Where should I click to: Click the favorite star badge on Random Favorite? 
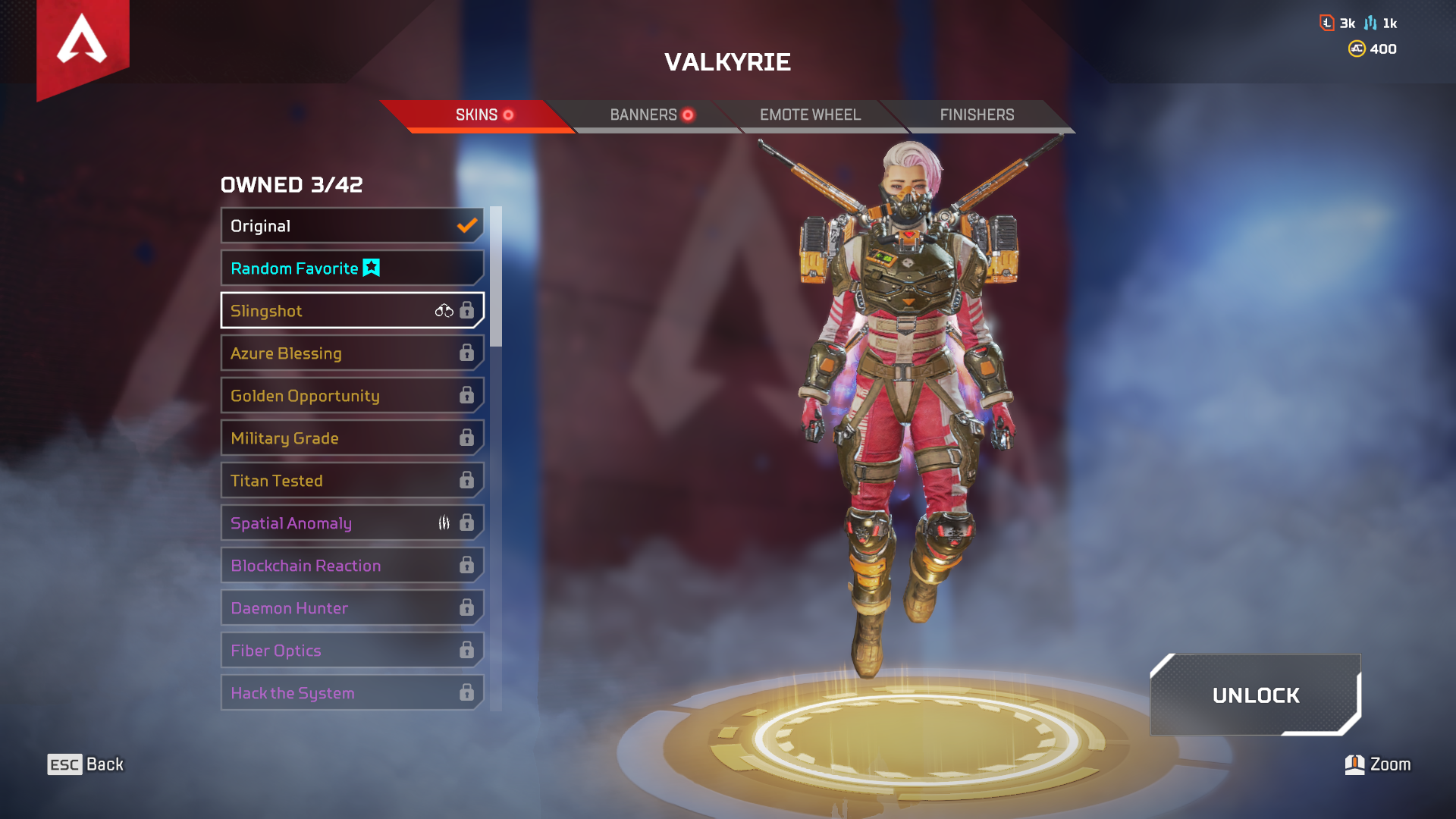tap(372, 268)
